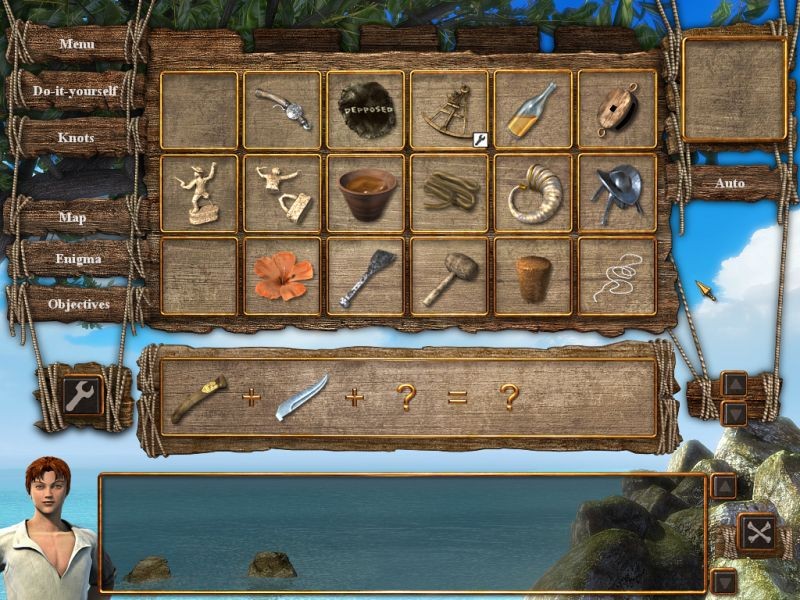Select the wooden mallet item

tap(449, 276)
